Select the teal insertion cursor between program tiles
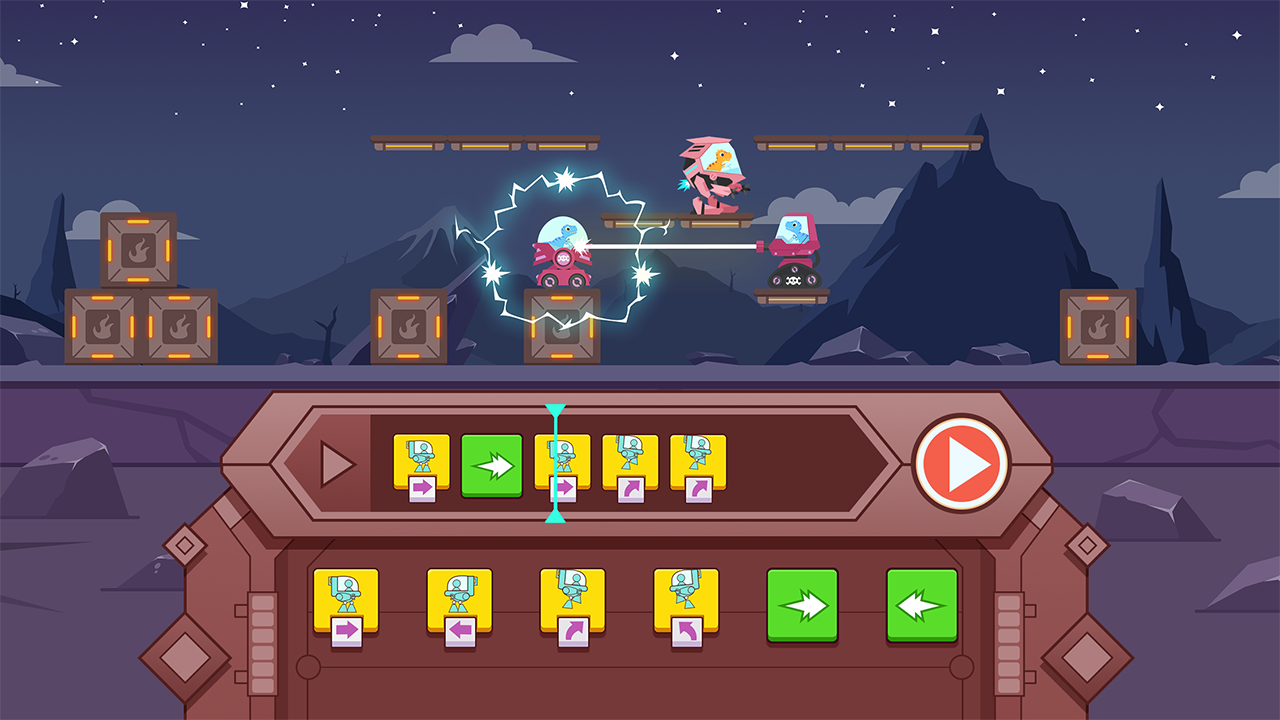The height and width of the screenshot is (720, 1280). click(556, 462)
